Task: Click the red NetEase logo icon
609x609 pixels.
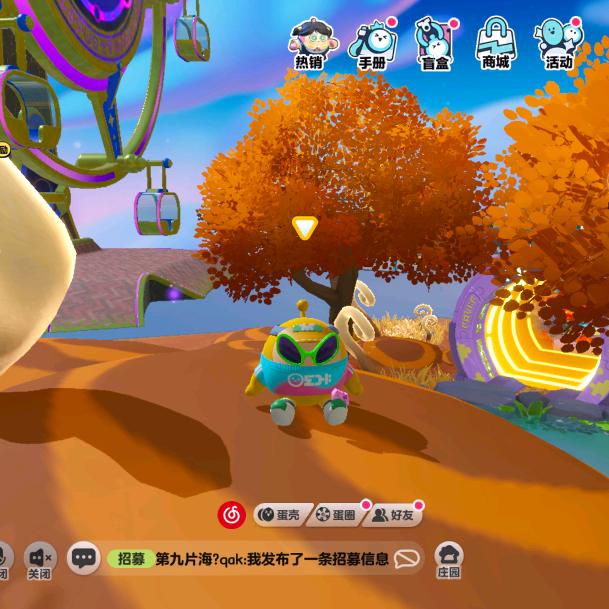Action: pyautogui.click(x=232, y=515)
